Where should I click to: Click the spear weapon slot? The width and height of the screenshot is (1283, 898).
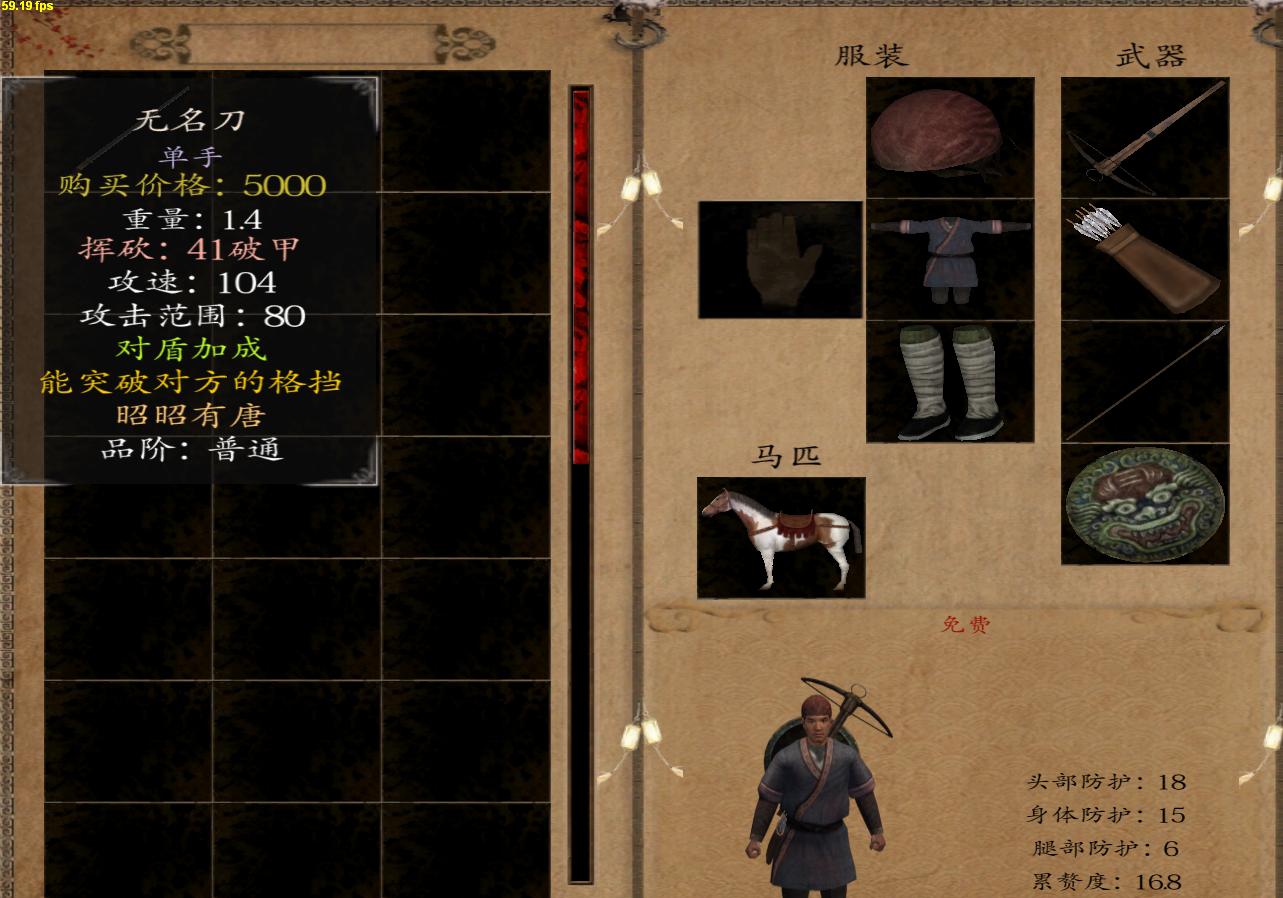click(x=1145, y=381)
